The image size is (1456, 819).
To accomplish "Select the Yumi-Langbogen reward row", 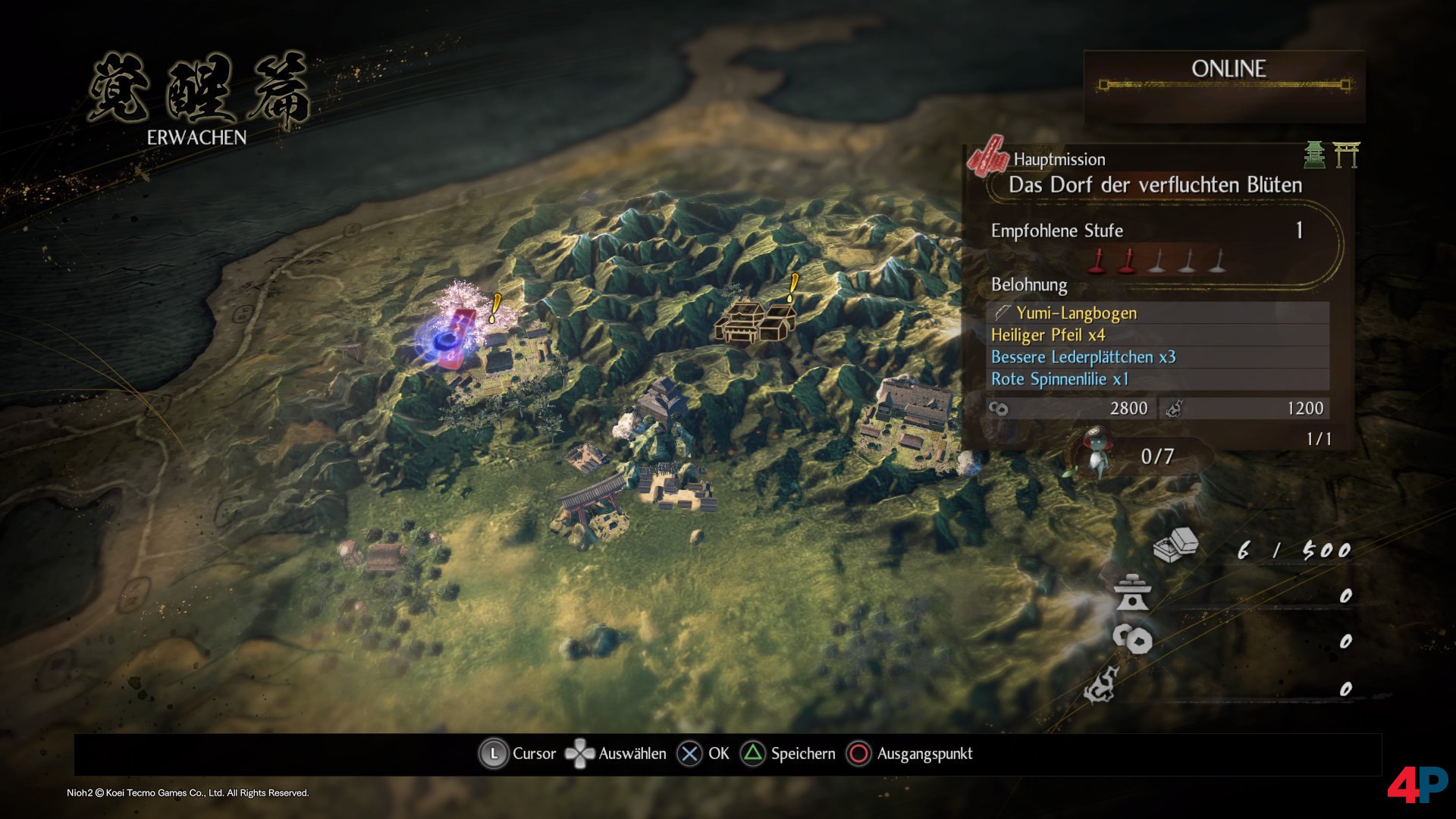I will 1157,313.
